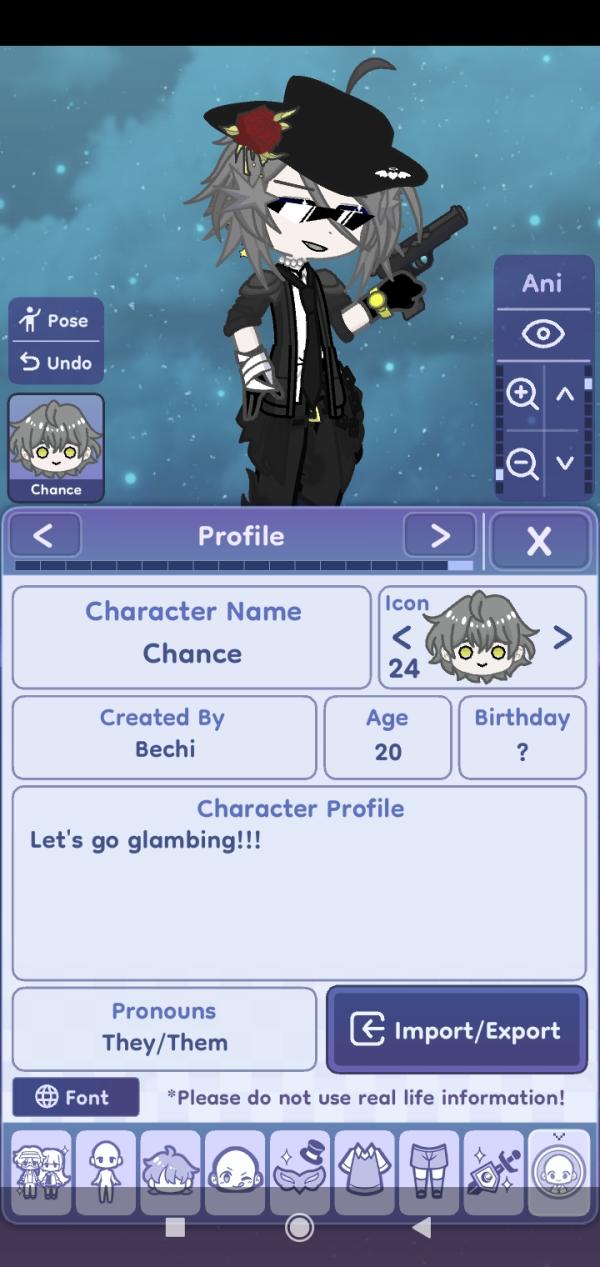Screen dimensions: 600x1267
Task: Switch to the next profile icon
Action: [x=563, y=637]
